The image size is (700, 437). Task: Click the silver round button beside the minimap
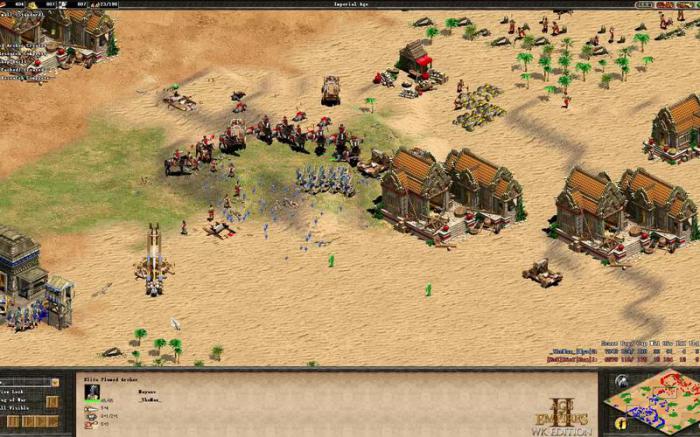[x=620, y=381]
